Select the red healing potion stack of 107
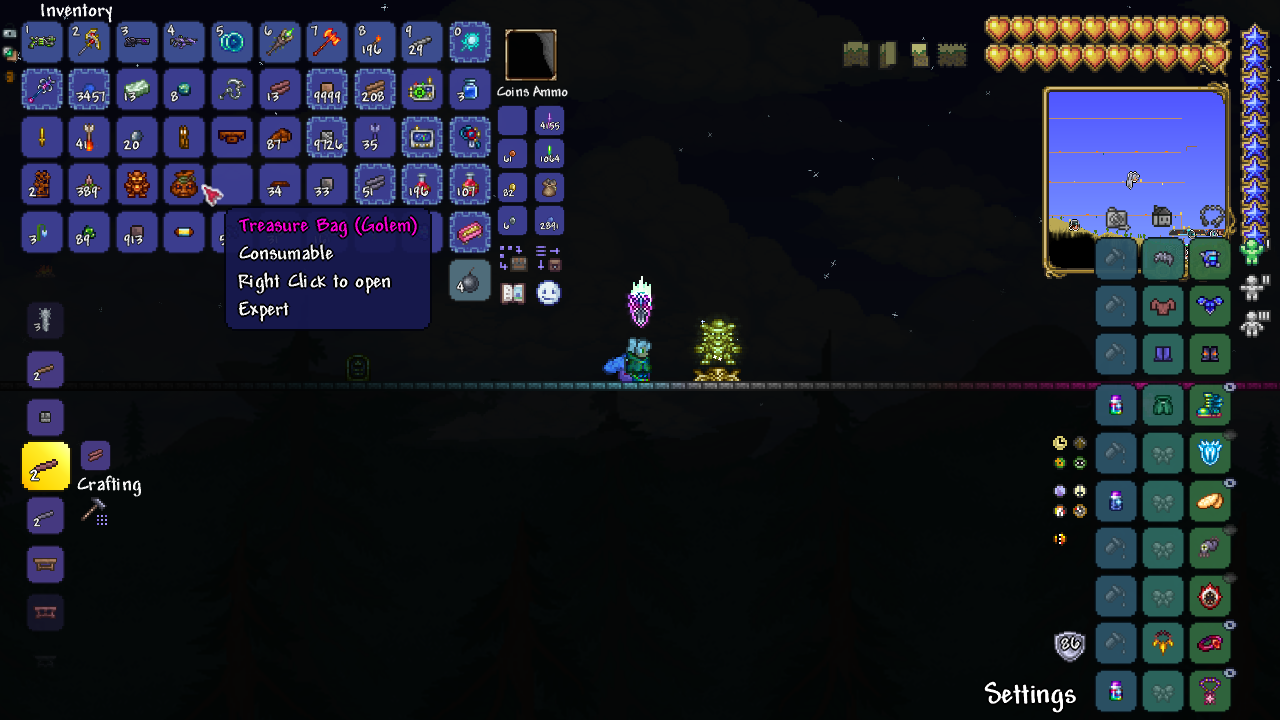The width and height of the screenshot is (1280, 720). [x=469, y=184]
